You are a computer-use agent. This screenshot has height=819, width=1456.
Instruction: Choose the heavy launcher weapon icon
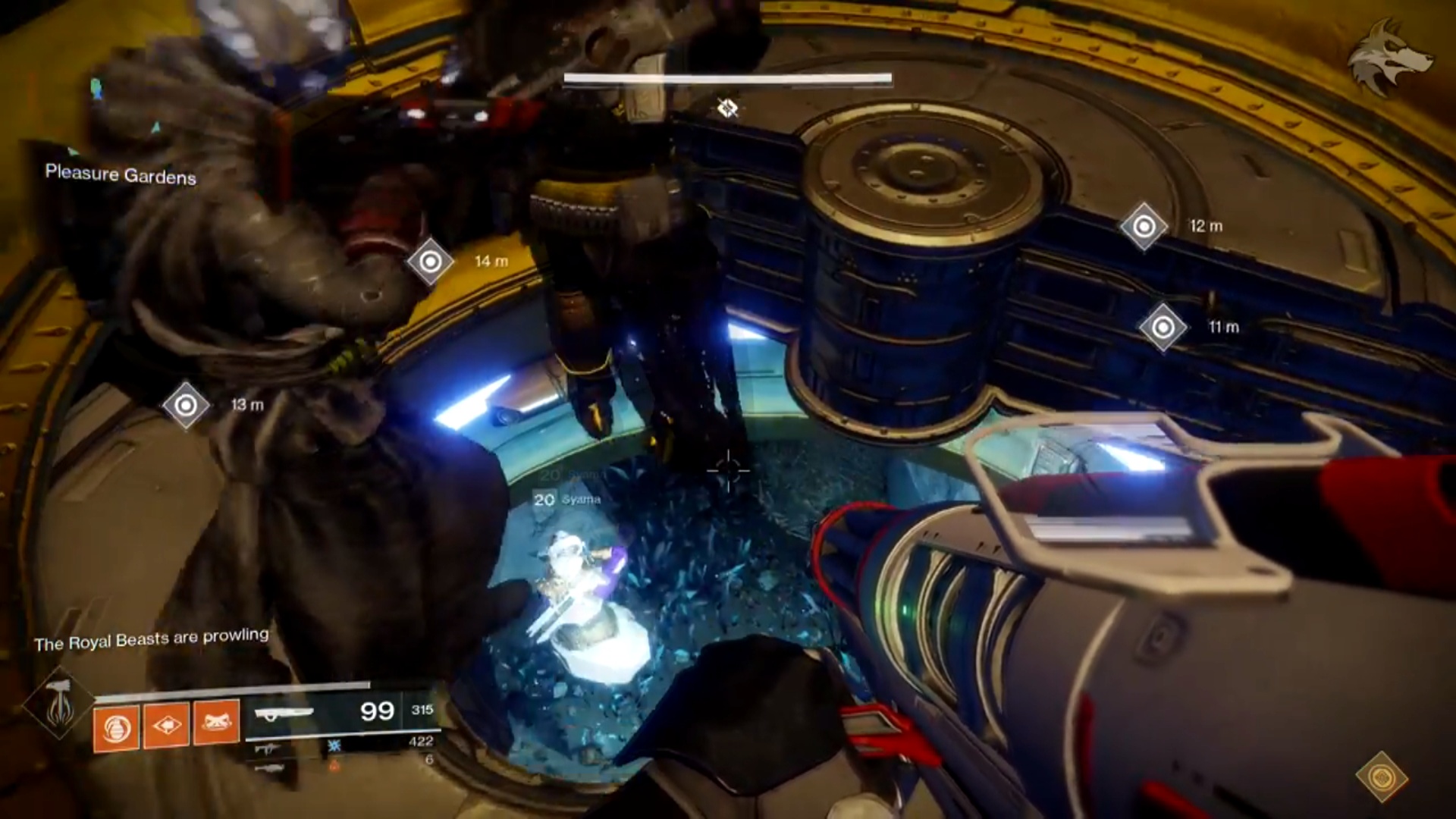[x=269, y=767]
